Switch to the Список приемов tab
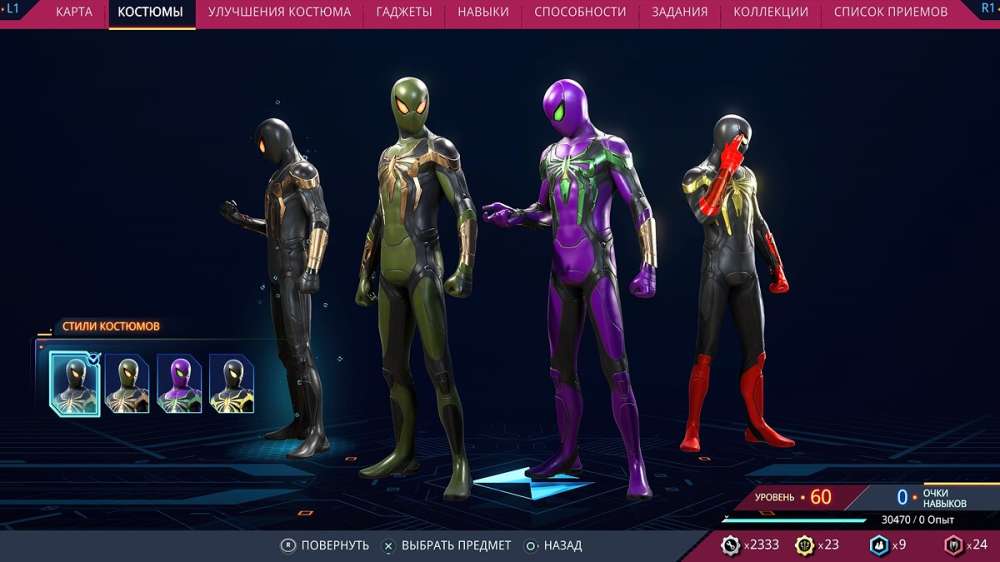Viewport: 1000px width, 562px height. click(890, 12)
